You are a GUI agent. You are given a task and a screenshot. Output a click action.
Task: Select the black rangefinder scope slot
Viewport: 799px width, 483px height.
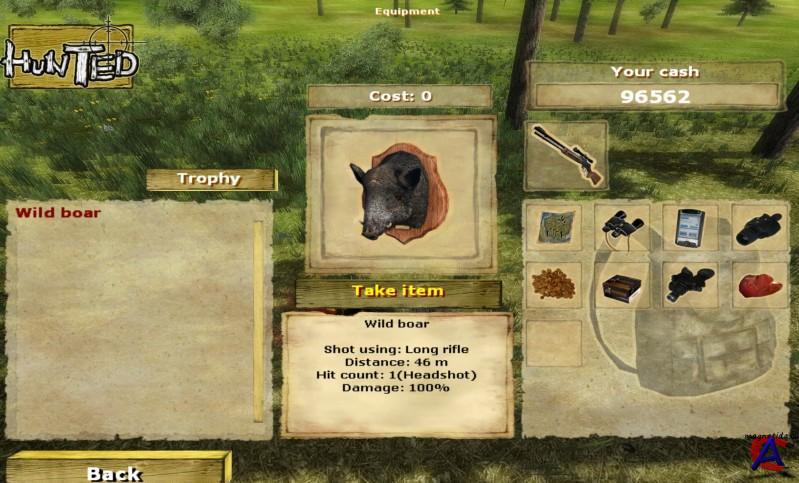click(759, 228)
